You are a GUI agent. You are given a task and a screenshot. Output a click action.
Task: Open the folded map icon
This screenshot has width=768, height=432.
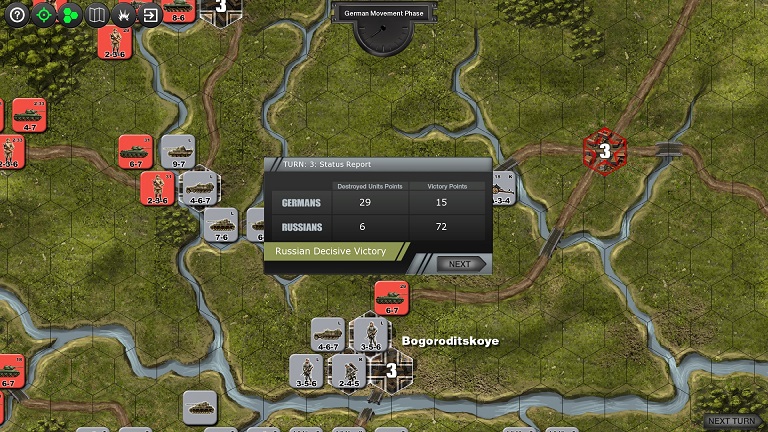[97, 15]
